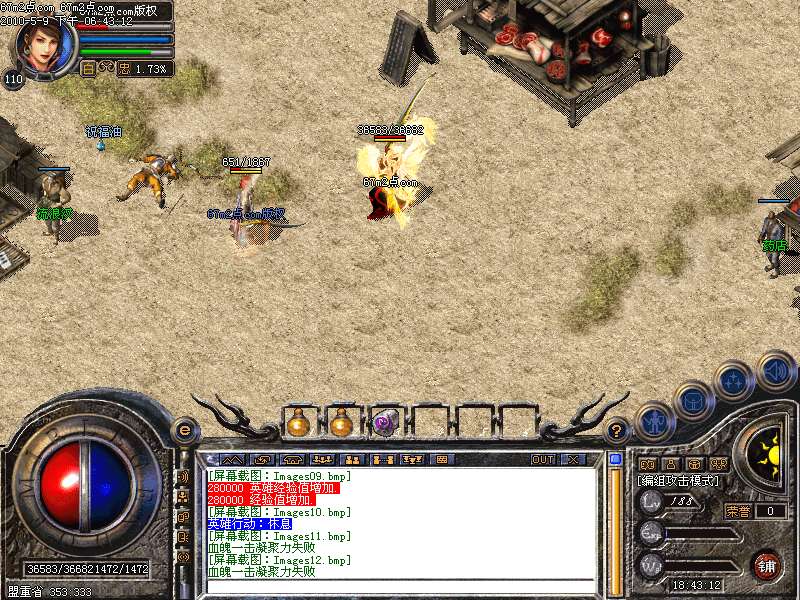The width and height of the screenshot is (800, 600).
Task: Close the chat with the X button
Action: (x=573, y=460)
